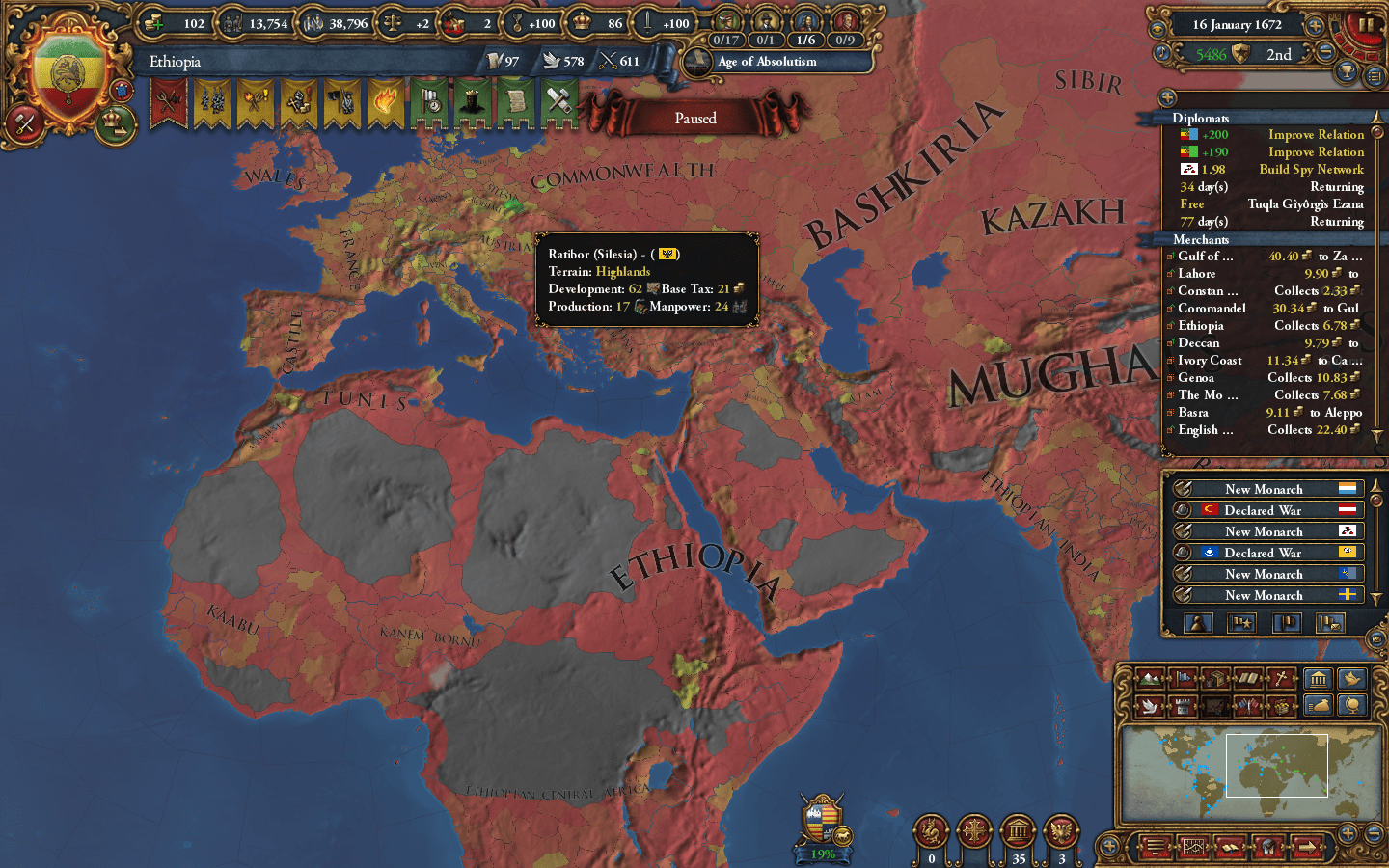Switch to the political mapmode

click(1184, 679)
